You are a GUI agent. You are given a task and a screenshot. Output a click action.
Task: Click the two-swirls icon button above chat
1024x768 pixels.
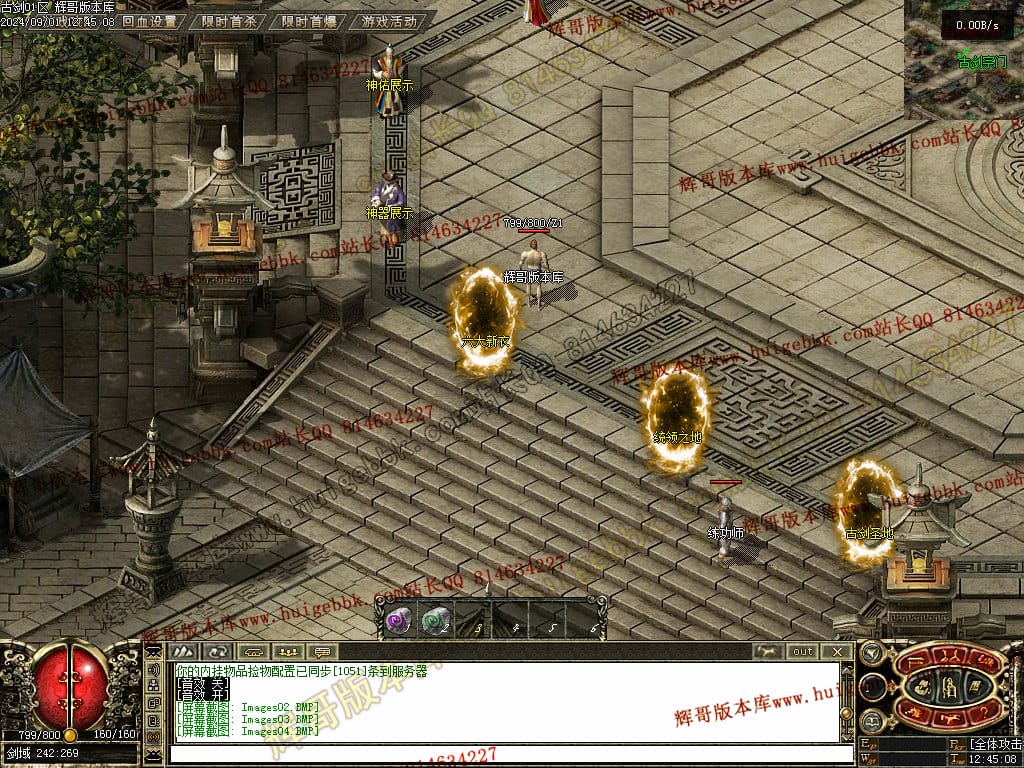click(218, 652)
